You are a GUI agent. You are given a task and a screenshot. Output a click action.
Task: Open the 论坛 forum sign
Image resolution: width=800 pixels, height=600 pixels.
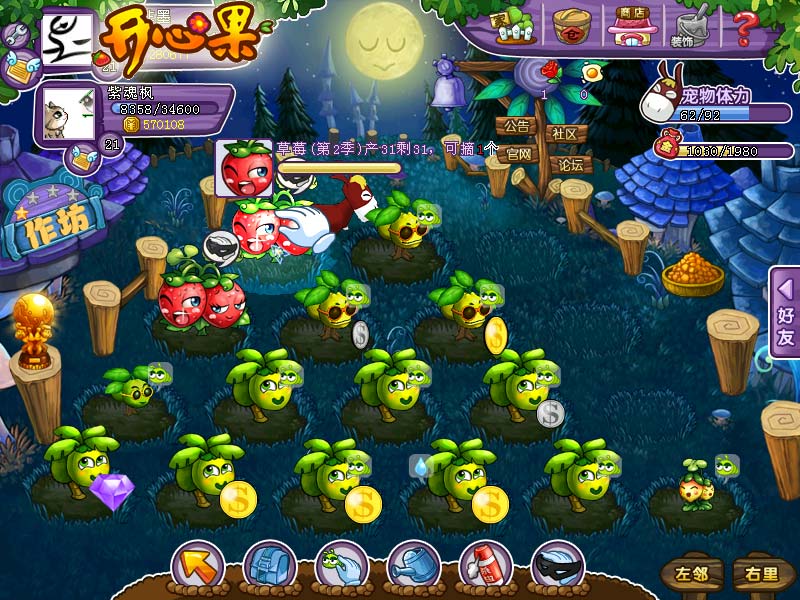(x=570, y=164)
